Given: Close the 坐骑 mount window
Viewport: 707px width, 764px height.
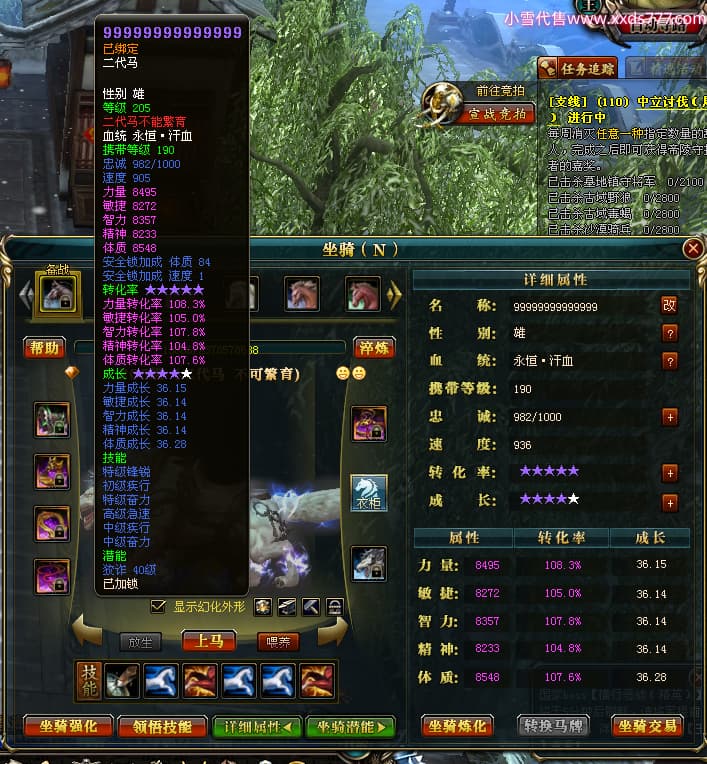Looking at the screenshot, I should (x=692, y=248).
